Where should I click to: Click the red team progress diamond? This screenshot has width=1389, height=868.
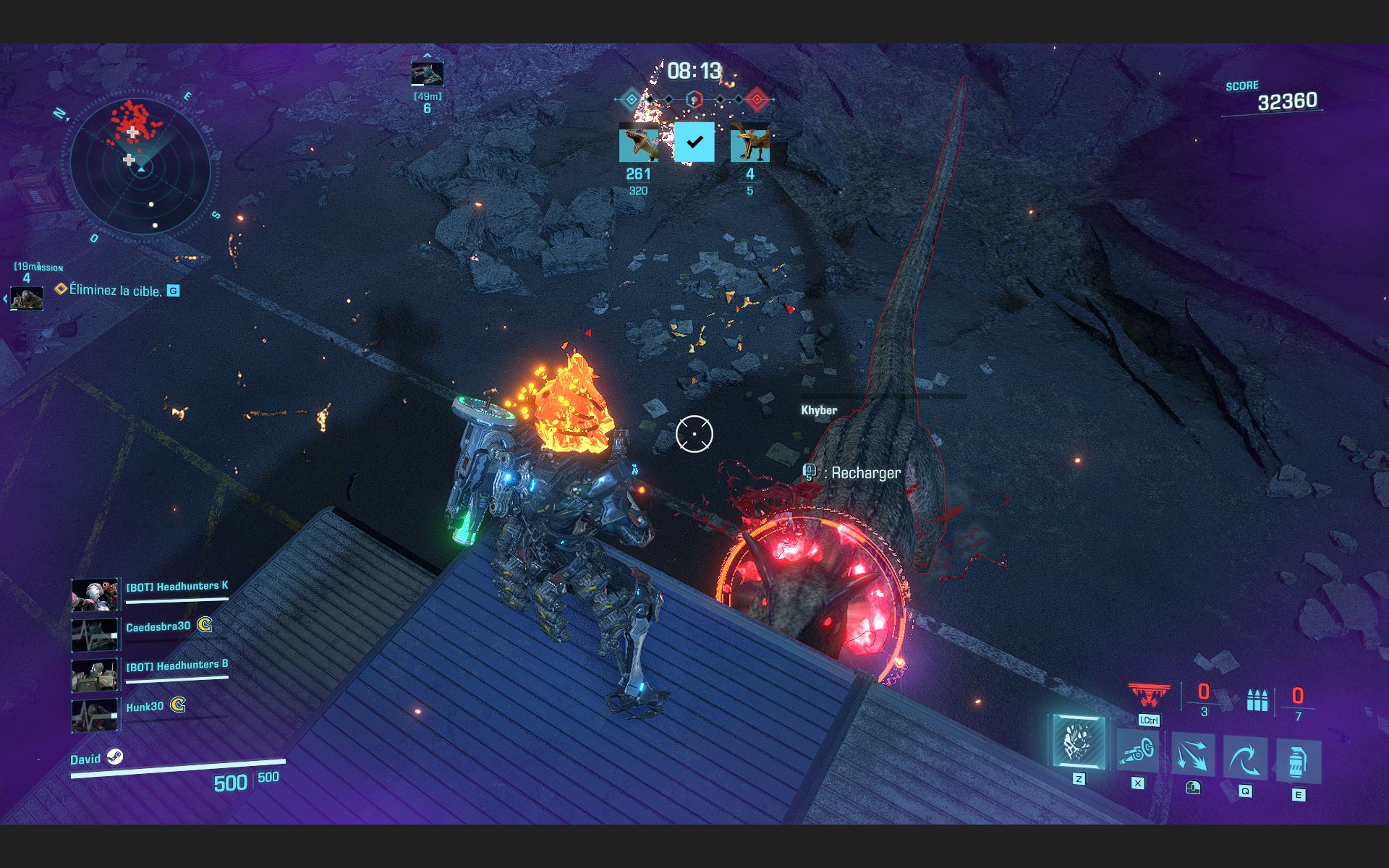pos(757,99)
